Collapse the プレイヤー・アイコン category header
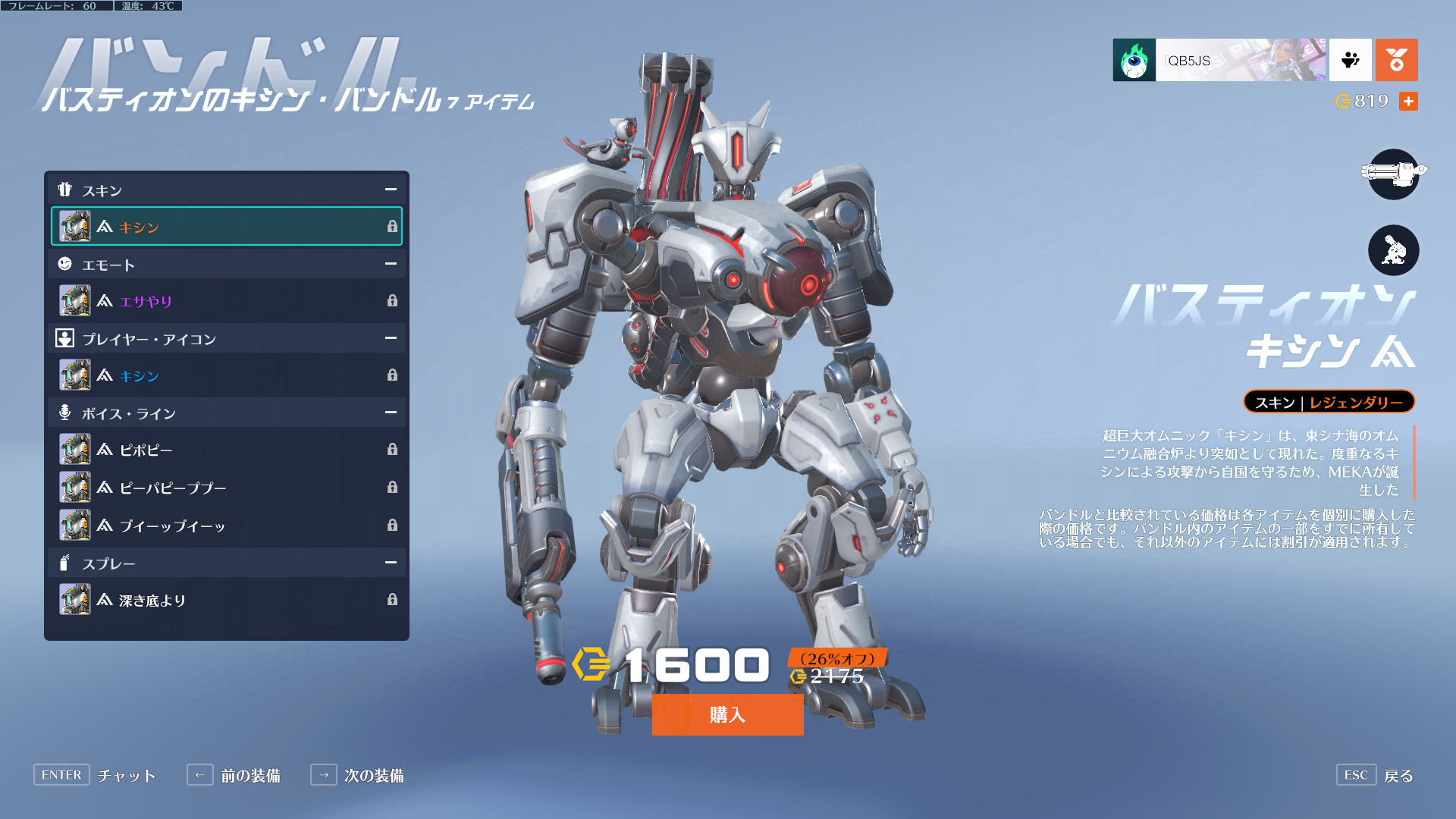 pos(390,338)
